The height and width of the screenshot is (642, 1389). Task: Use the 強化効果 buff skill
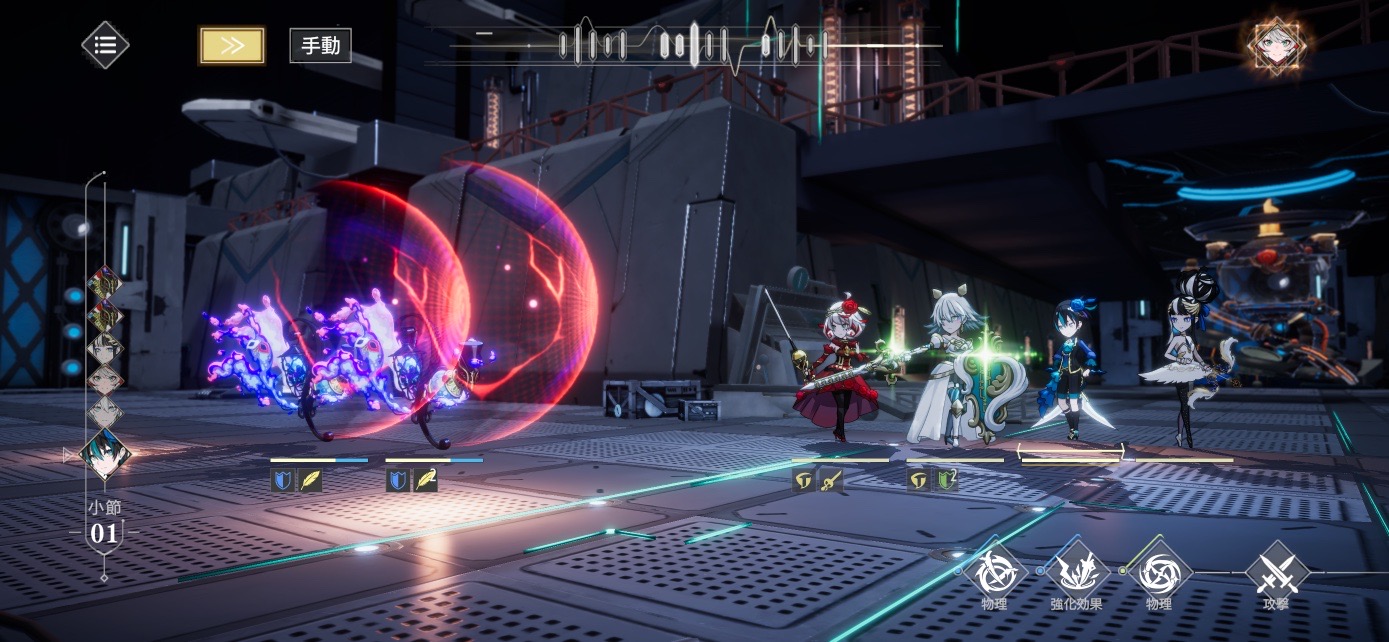coord(1077,573)
